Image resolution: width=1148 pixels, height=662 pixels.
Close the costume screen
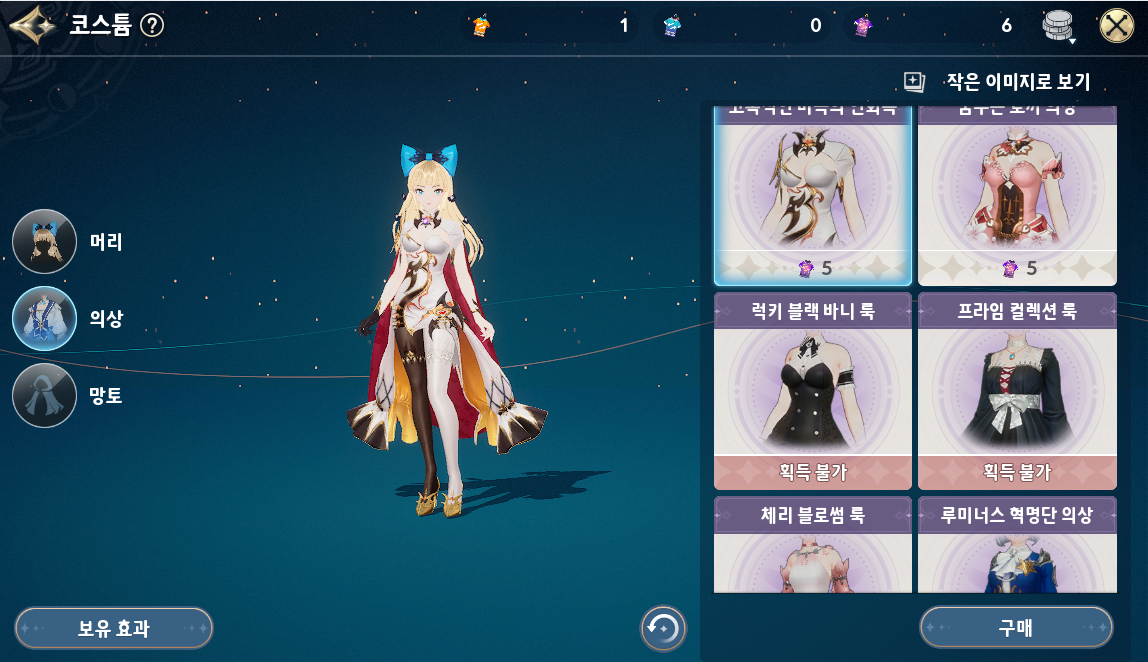[1116, 26]
